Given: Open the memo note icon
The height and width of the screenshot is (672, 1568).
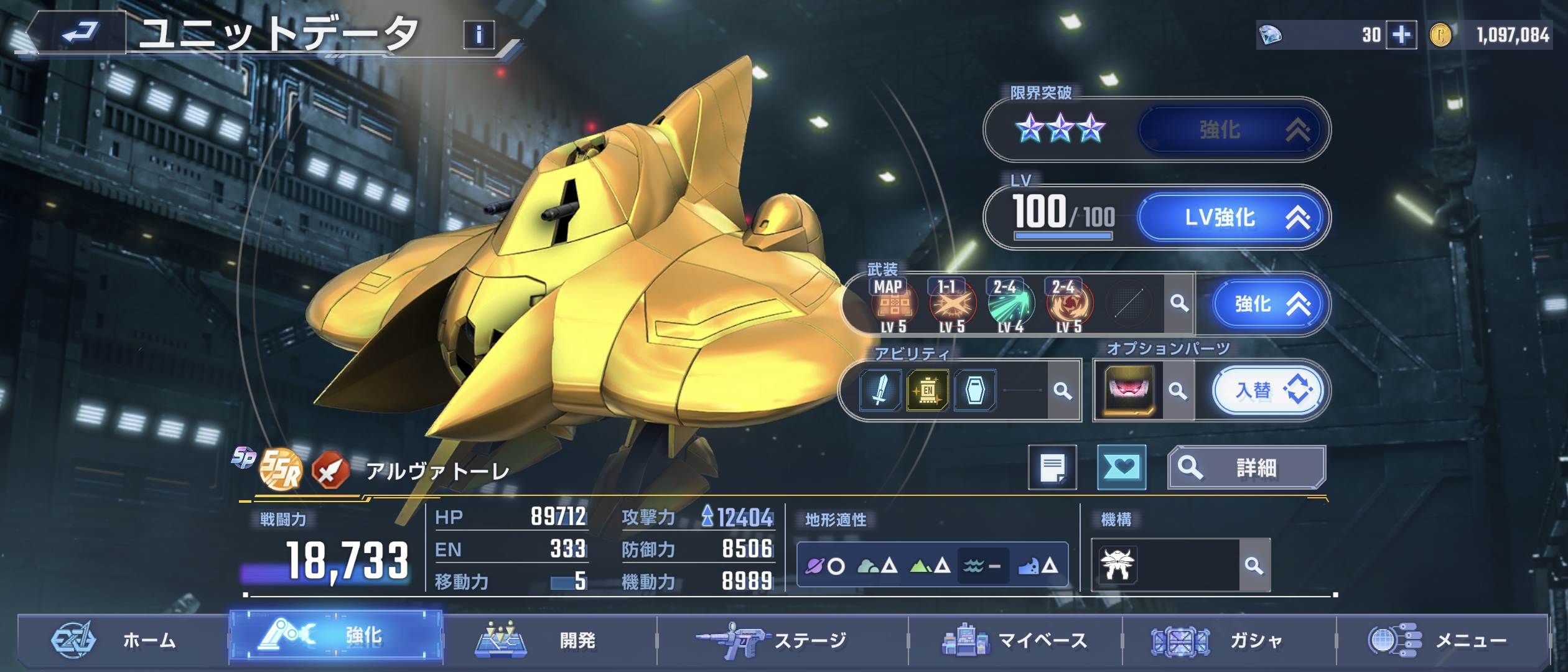Looking at the screenshot, I should coord(1052,468).
